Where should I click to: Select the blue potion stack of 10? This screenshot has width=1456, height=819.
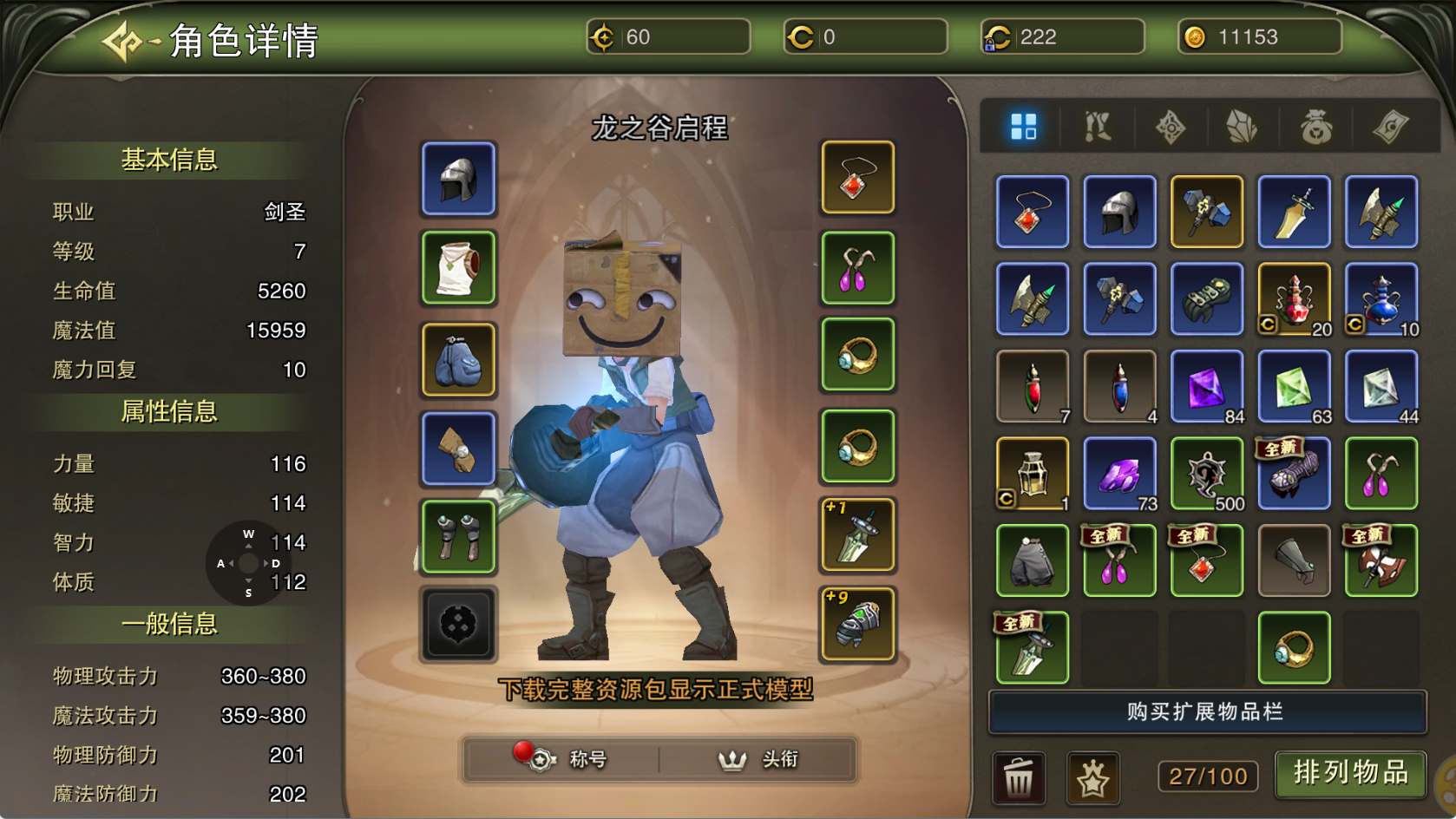pyautogui.click(x=1381, y=299)
